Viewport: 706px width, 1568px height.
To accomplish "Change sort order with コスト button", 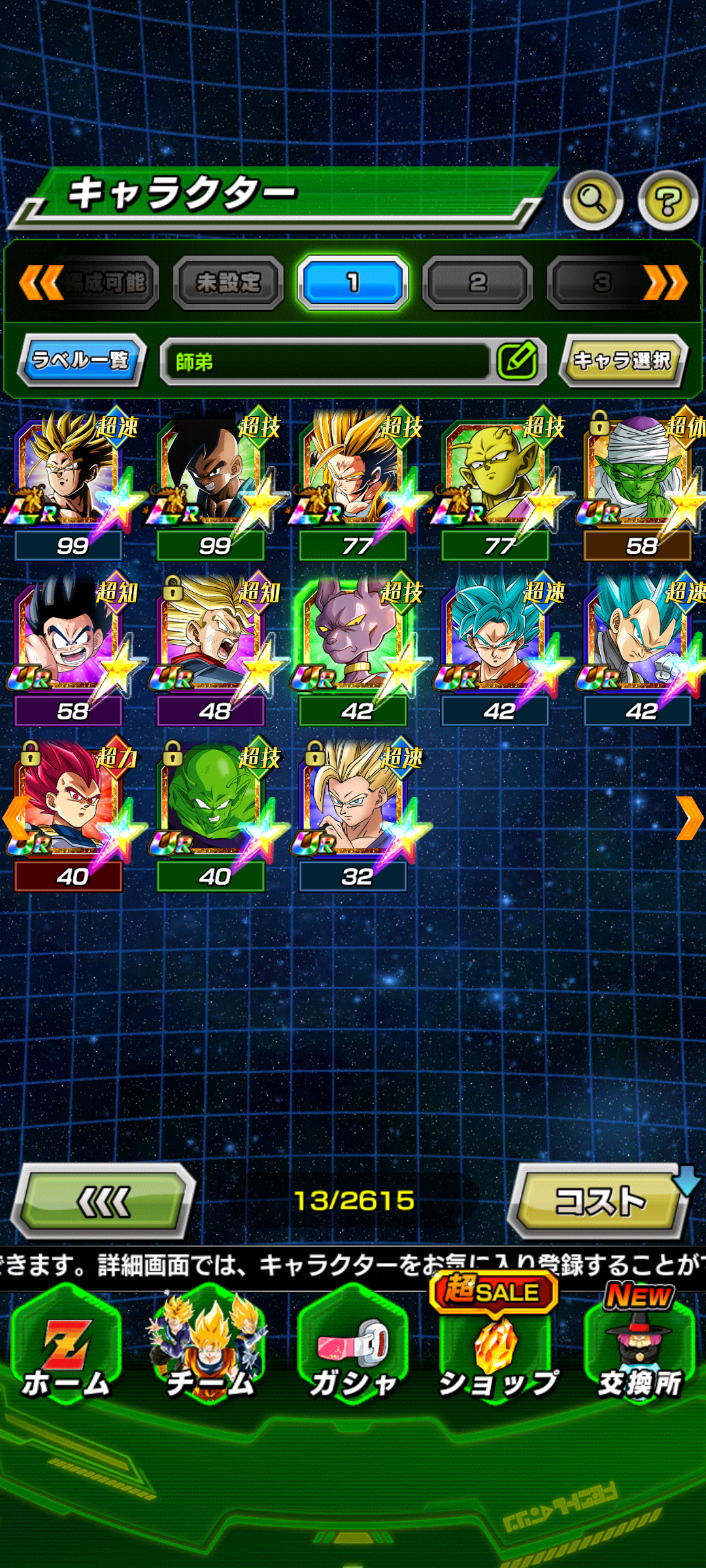I will tap(599, 1201).
